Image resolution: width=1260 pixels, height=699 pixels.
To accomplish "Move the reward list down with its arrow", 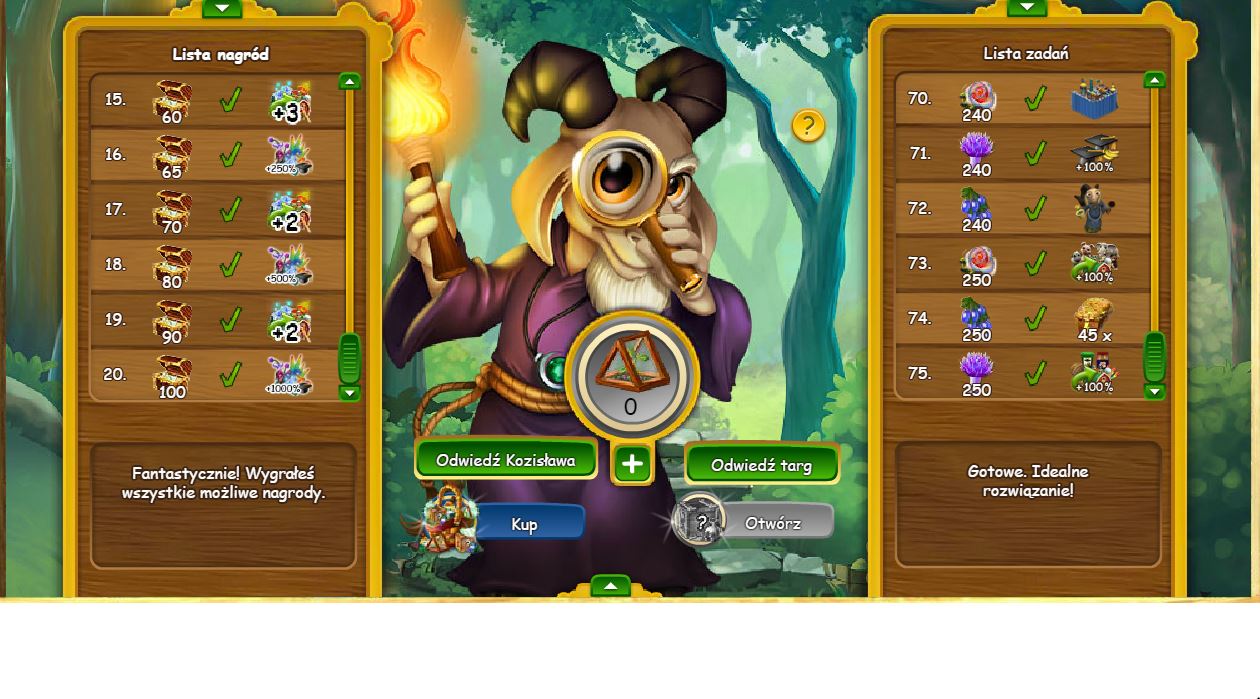I will point(349,393).
